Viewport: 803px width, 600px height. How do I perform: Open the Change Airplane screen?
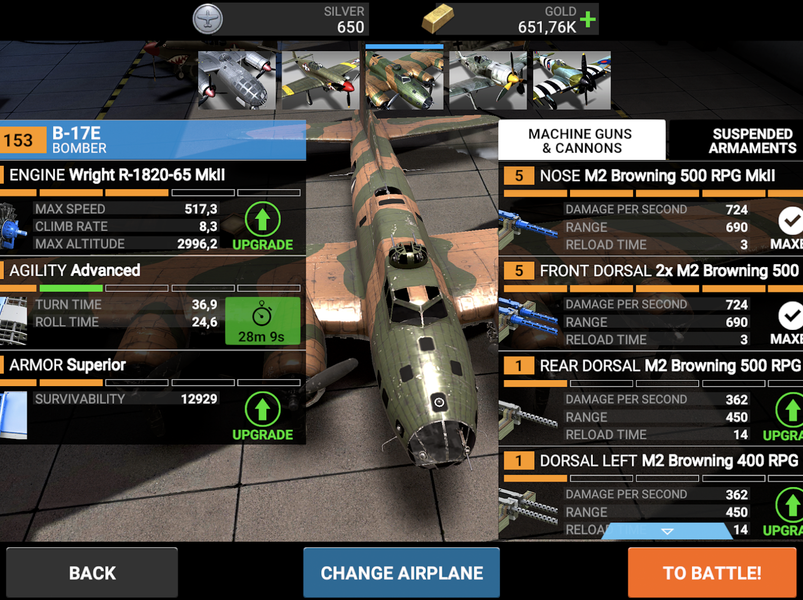click(x=401, y=573)
